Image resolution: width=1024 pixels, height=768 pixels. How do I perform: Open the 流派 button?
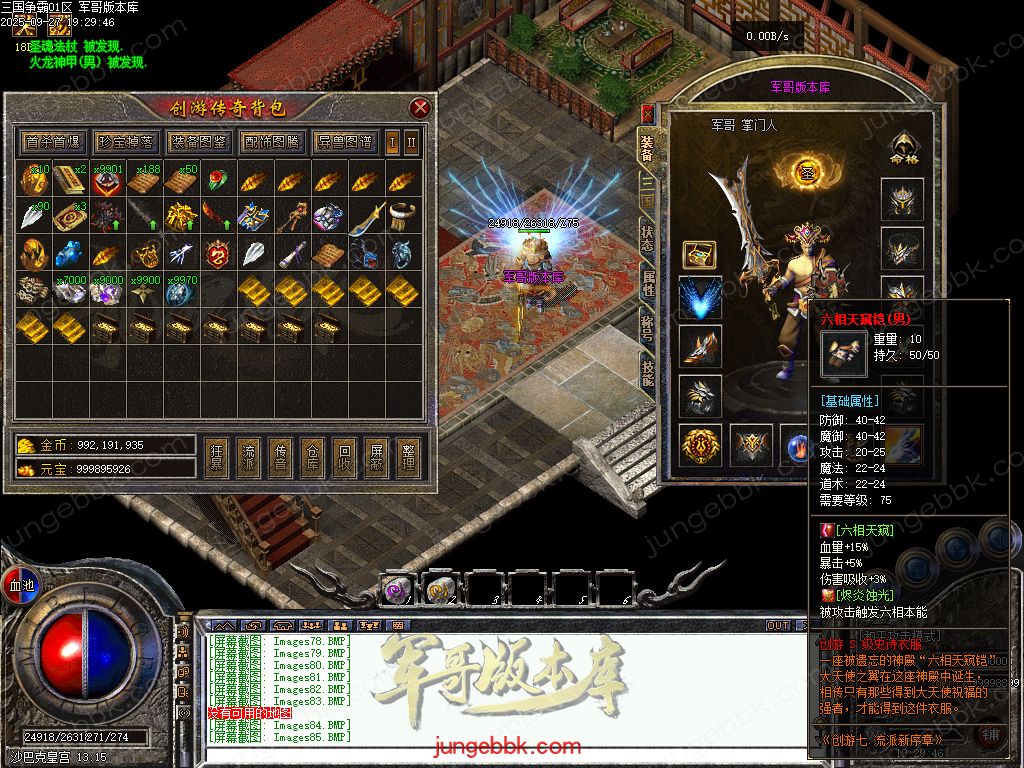click(x=248, y=456)
